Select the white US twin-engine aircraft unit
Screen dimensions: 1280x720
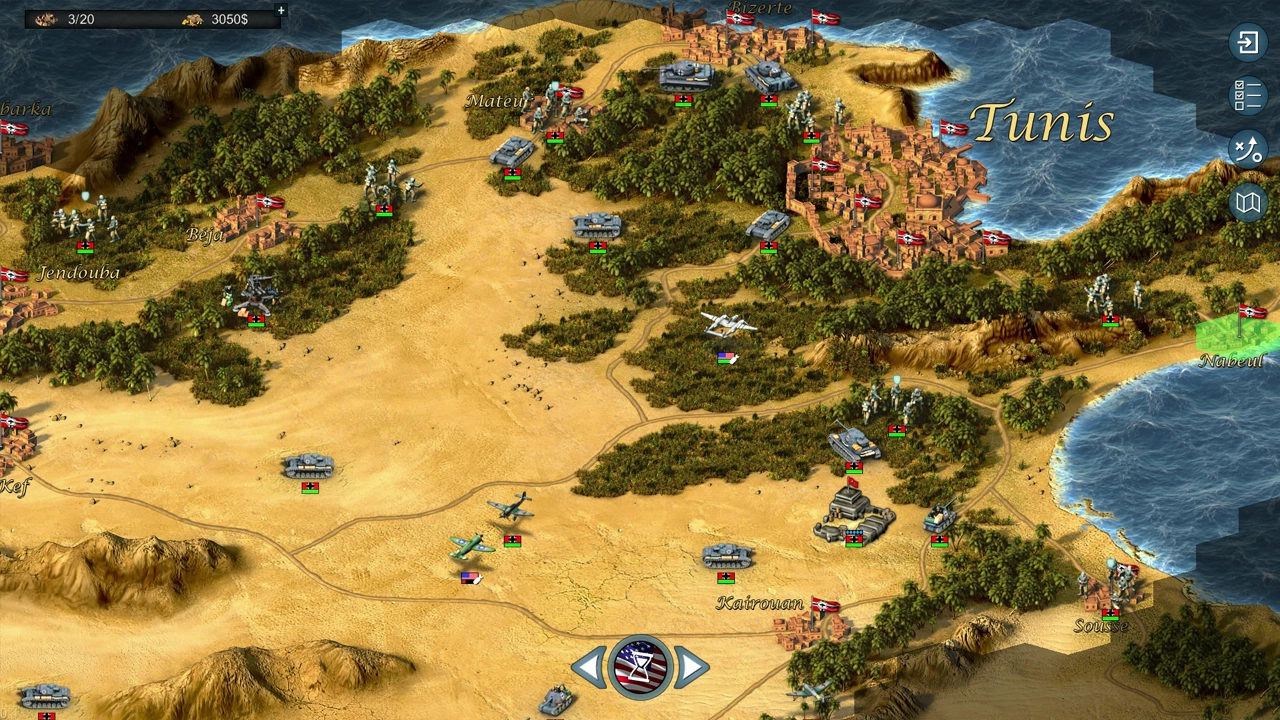[x=728, y=326]
